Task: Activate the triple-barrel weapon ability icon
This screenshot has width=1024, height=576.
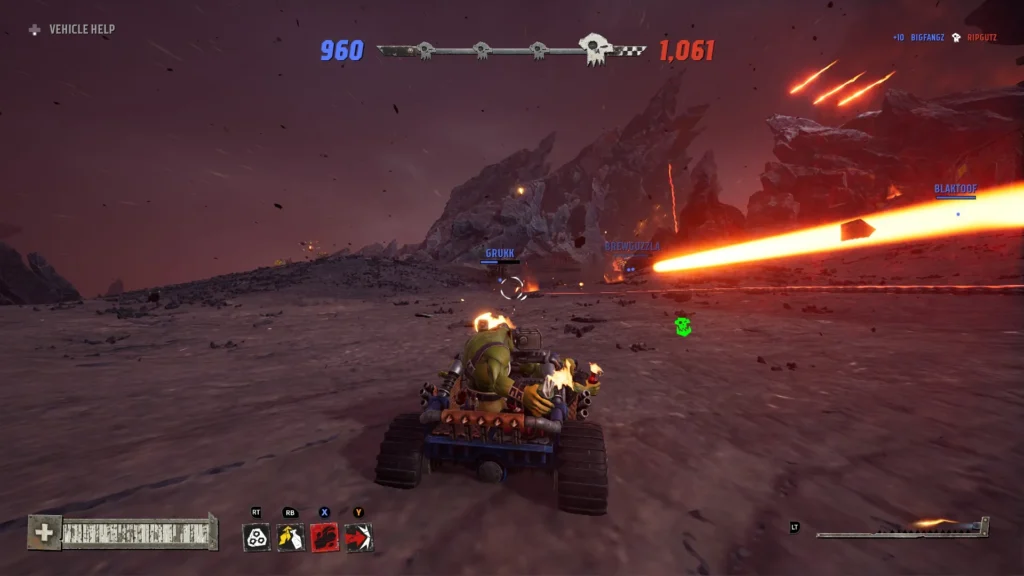Action: click(257, 537)
